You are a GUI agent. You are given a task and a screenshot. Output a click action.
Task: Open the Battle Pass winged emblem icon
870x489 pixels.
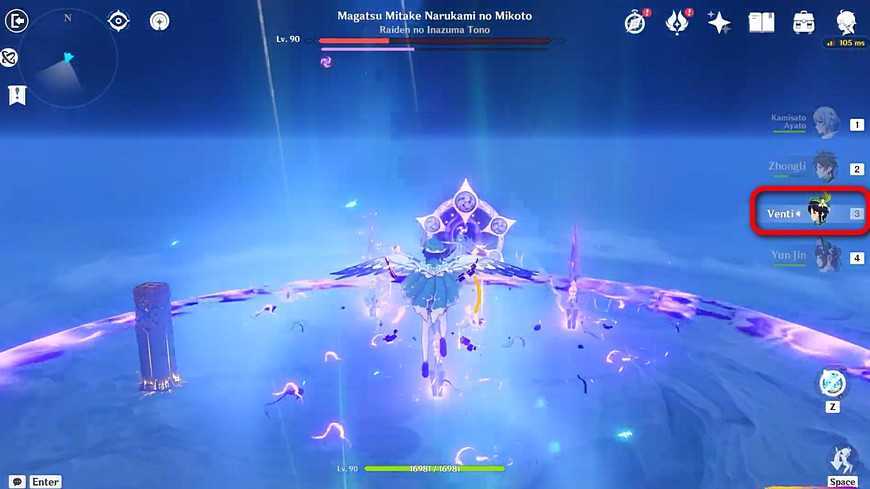(677, 22)
